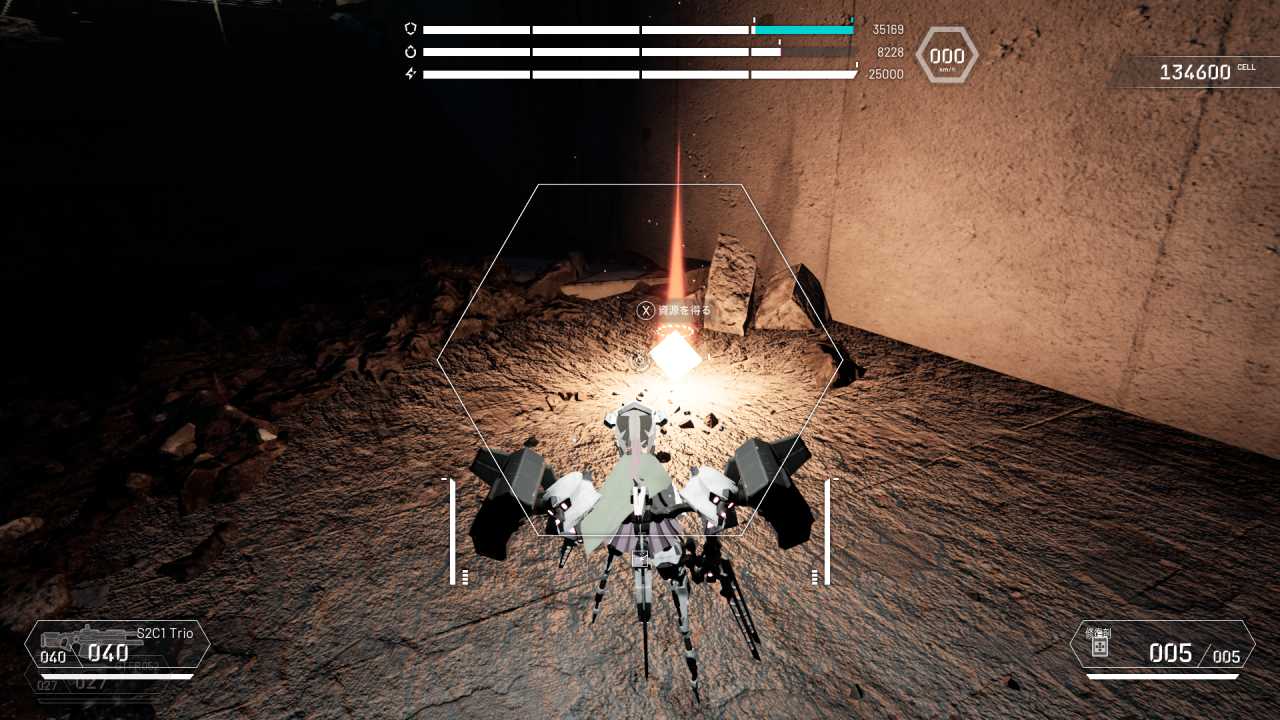1280x720 pixels.
Task: Select the S2C1 Trio weapon slot
Action: coord(118,644)
